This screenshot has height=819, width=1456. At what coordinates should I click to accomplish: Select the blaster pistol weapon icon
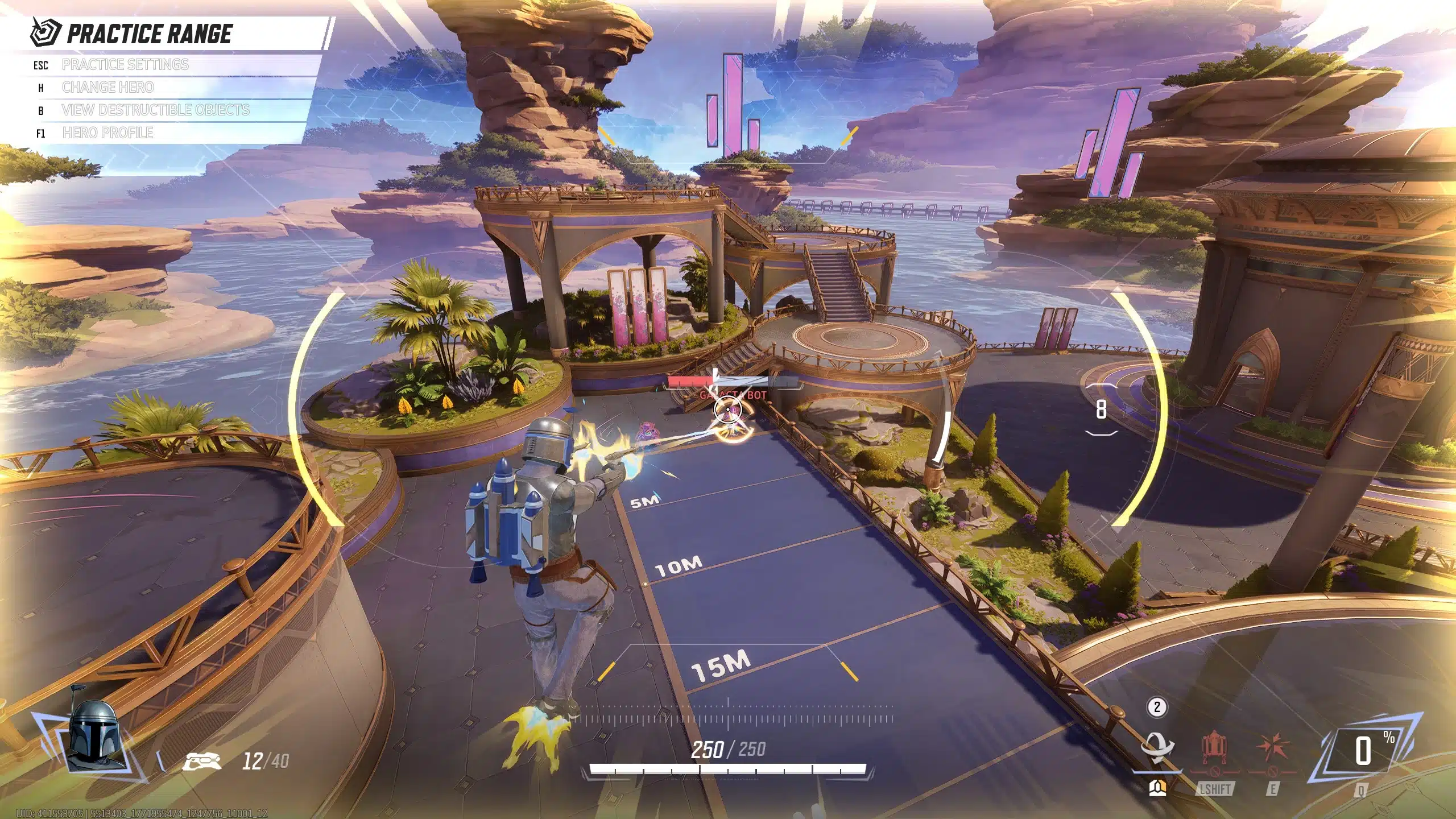[202, 761]
